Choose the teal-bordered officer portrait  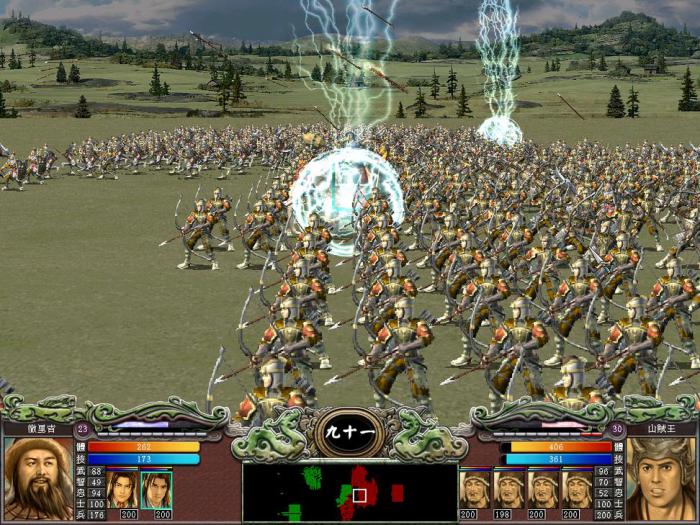coord(156,489)
